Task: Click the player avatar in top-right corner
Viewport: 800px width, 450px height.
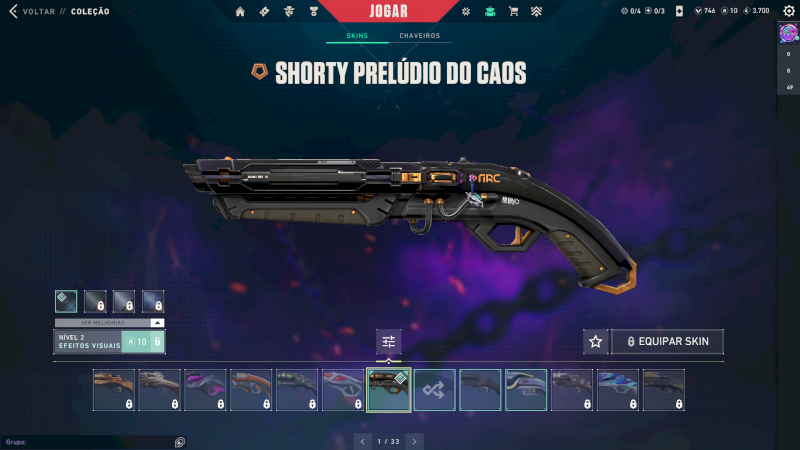Action: [788, 34]
